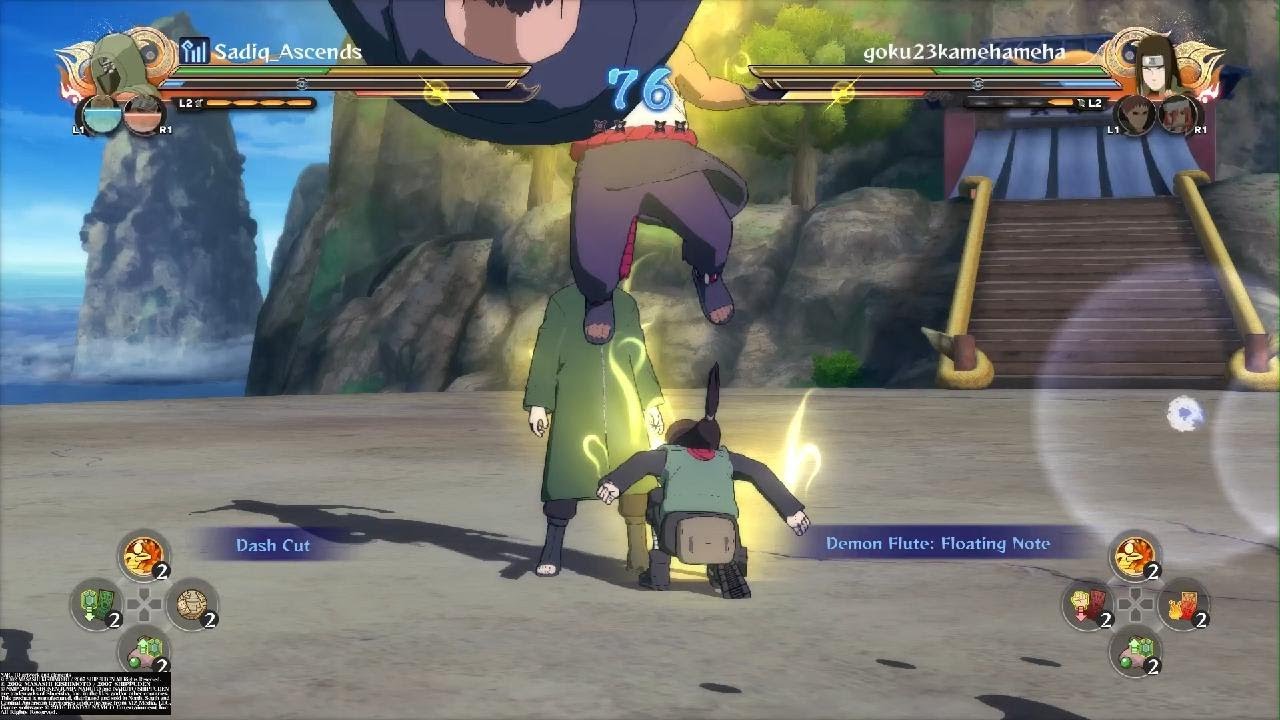Click the connection signal icon beside Sadiq_Ascends
Screen dimensions: 1280x720
tap(194, 51)
